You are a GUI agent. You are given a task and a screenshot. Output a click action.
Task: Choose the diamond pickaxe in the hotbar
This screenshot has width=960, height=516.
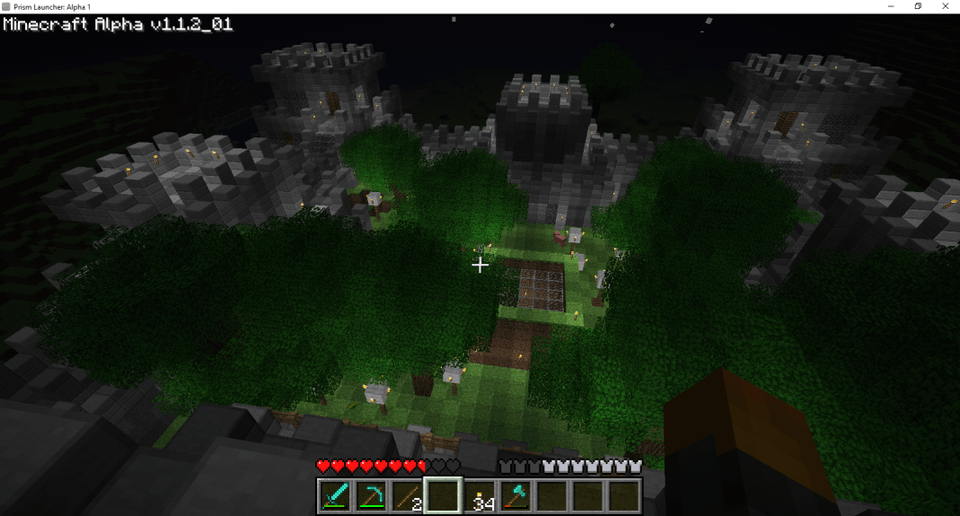371,495
